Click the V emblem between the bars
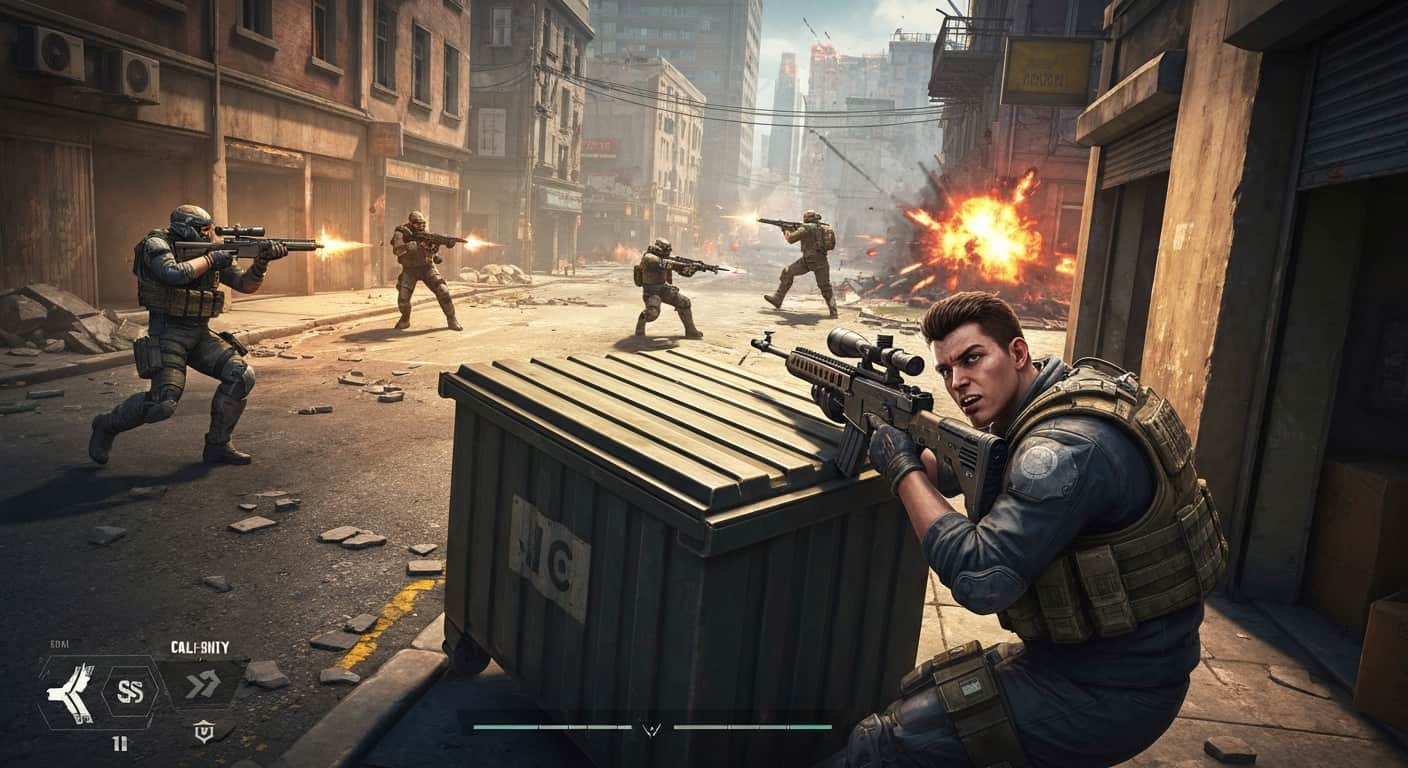The width and height of the screenshot is (1408, 768). click(652, 729)
